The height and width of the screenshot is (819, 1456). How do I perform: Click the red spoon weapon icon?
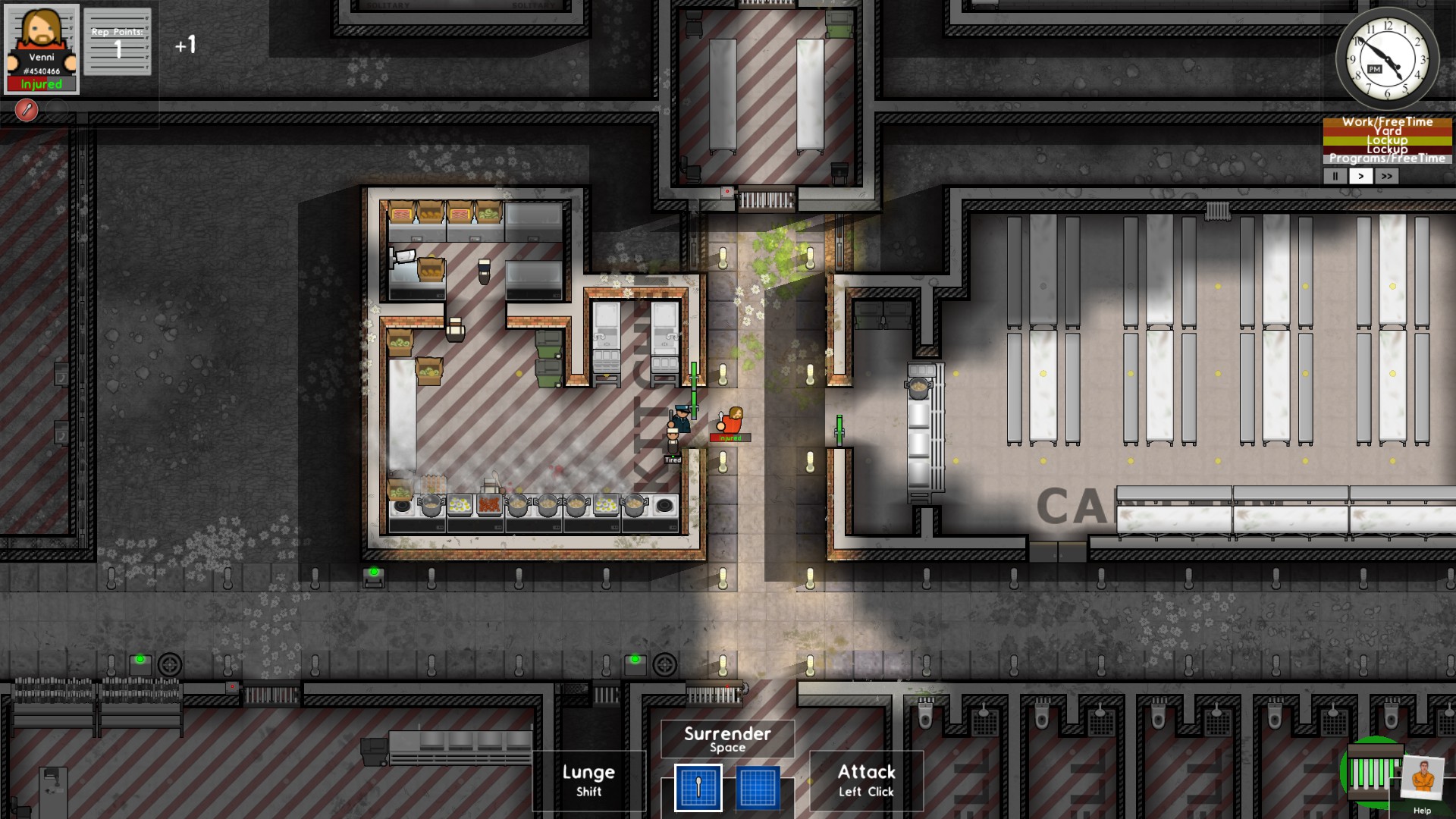[x=27, y=111]
